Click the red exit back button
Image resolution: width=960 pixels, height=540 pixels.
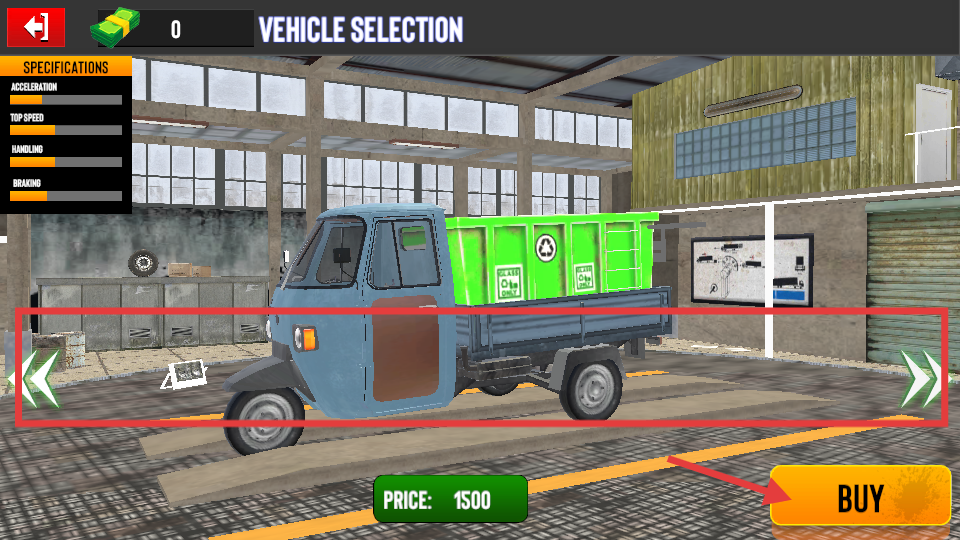tap(36, 27)
